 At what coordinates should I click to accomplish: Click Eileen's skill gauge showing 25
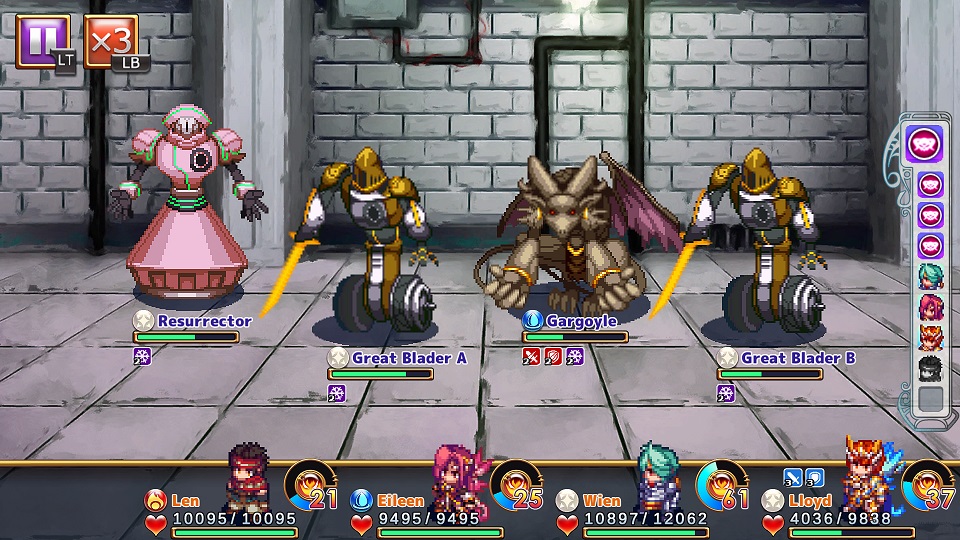coord(515,484)
